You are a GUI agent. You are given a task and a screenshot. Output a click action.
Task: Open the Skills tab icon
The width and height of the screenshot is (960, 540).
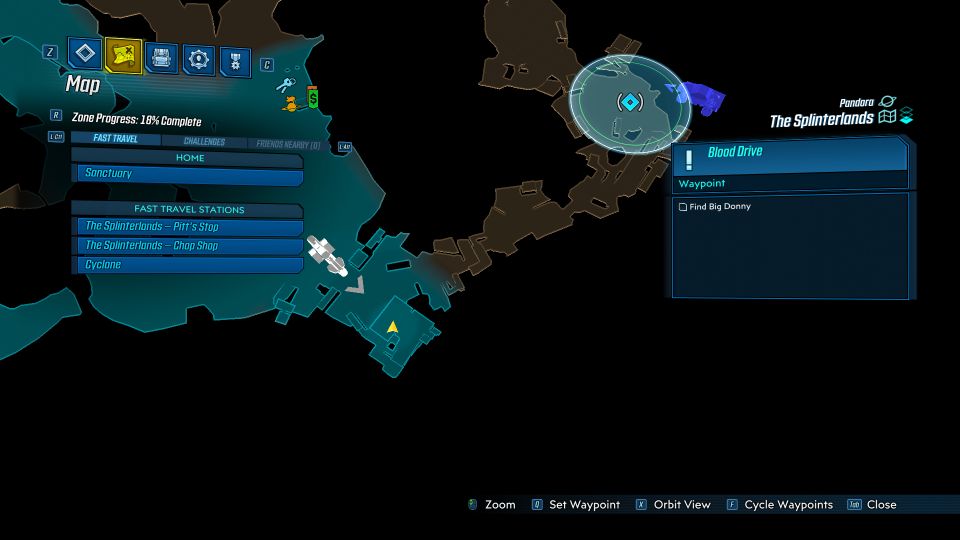point(199,59)
